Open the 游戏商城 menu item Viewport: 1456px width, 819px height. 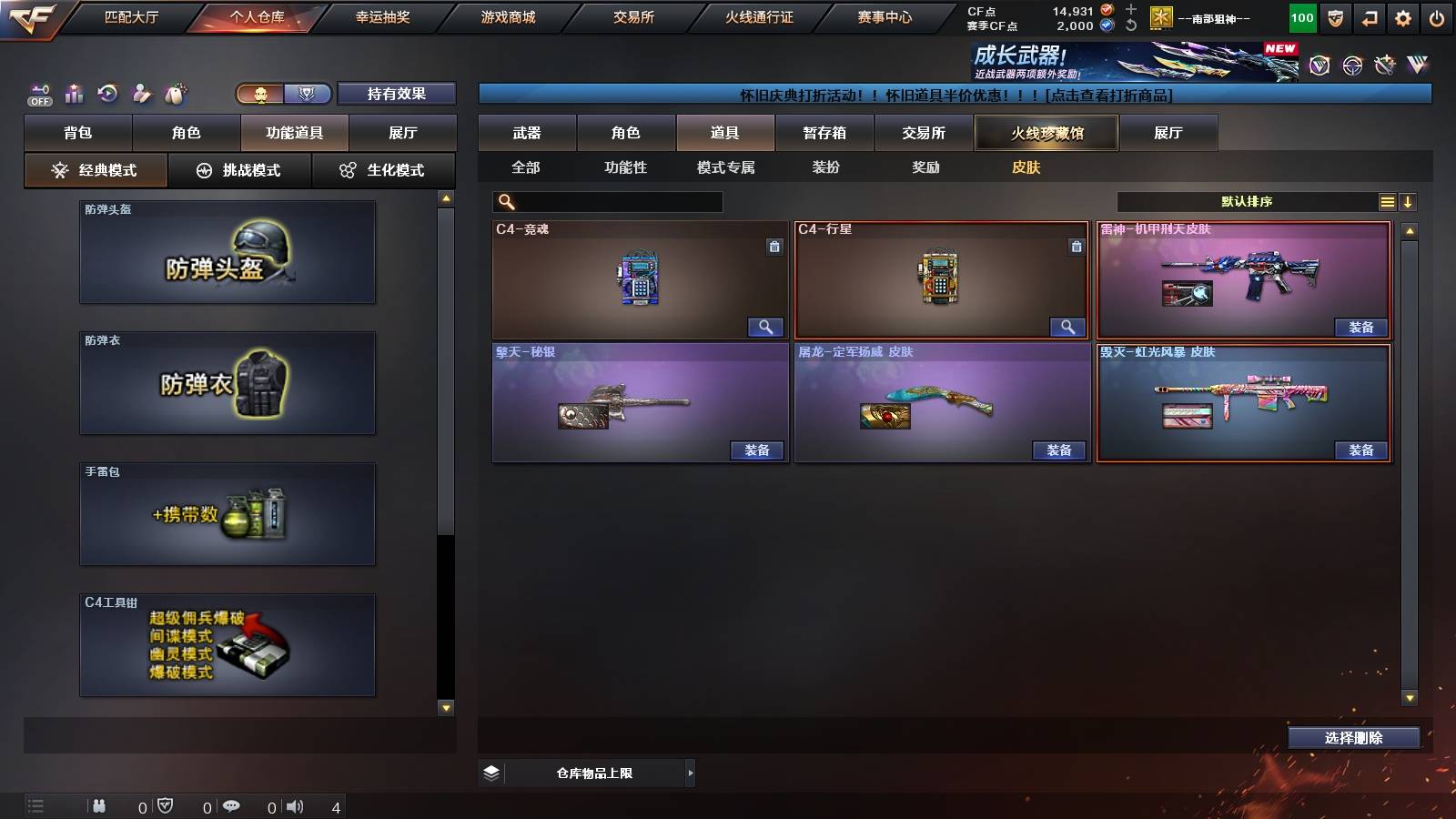pos(506,16)
